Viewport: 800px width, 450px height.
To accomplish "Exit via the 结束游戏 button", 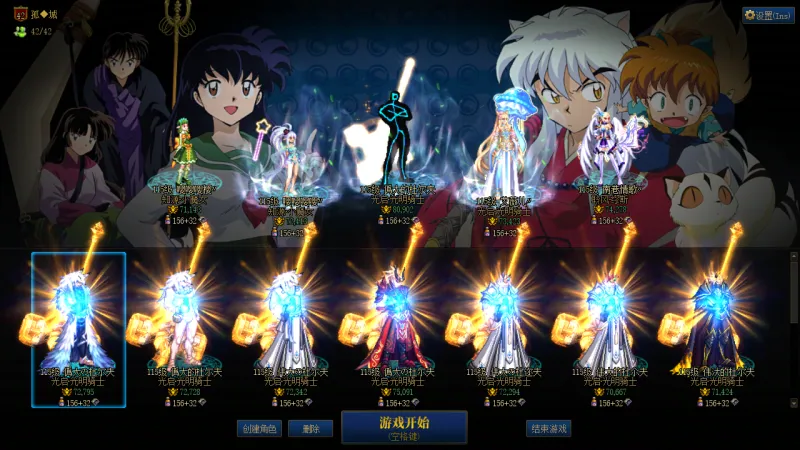I will [548, 429].
